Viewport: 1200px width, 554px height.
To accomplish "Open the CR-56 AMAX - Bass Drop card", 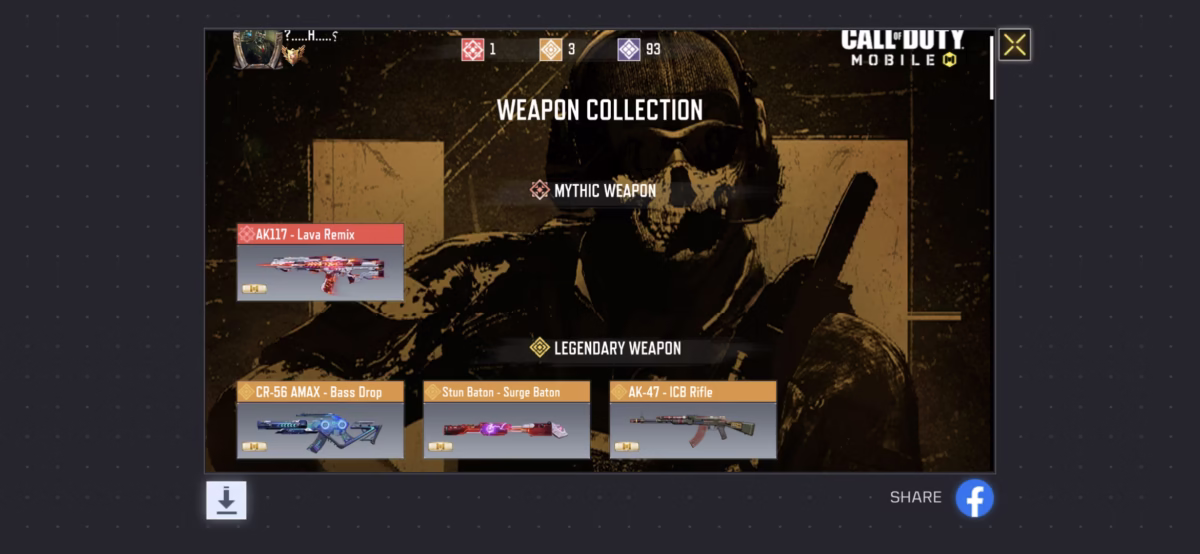I will 320,420.
